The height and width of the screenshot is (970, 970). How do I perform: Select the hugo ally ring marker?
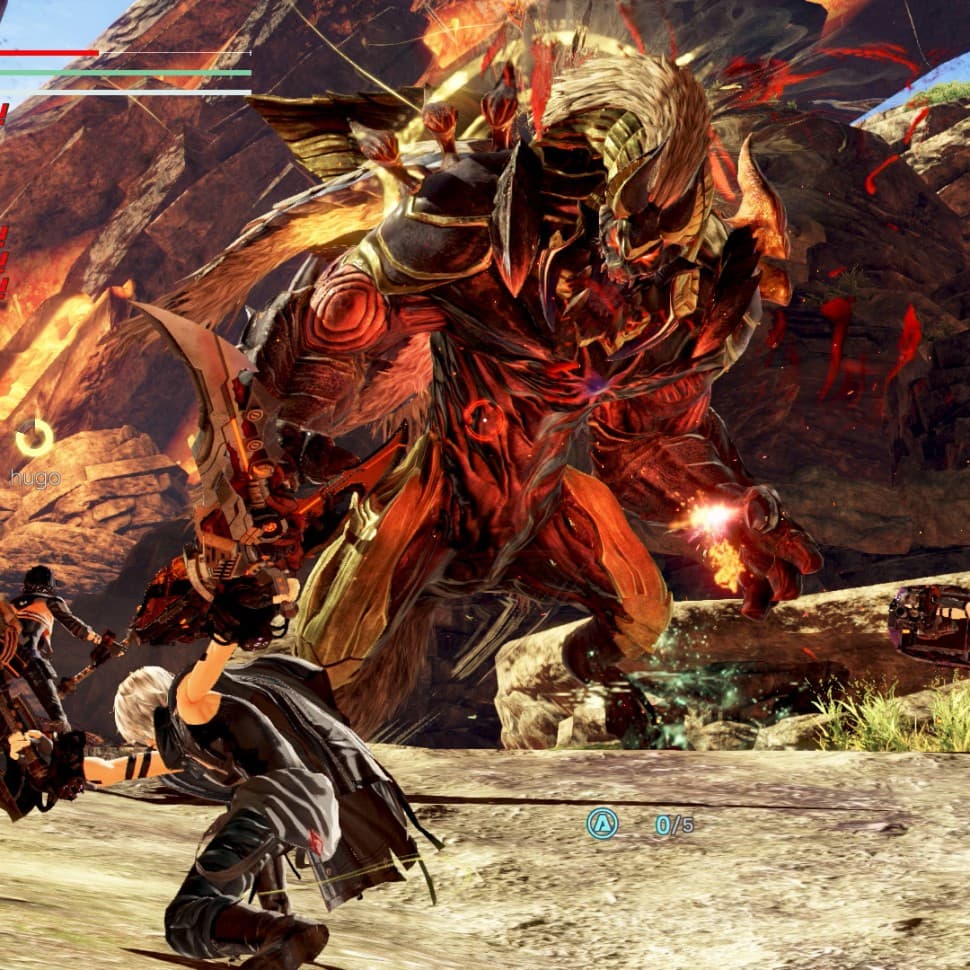(35, 437)
